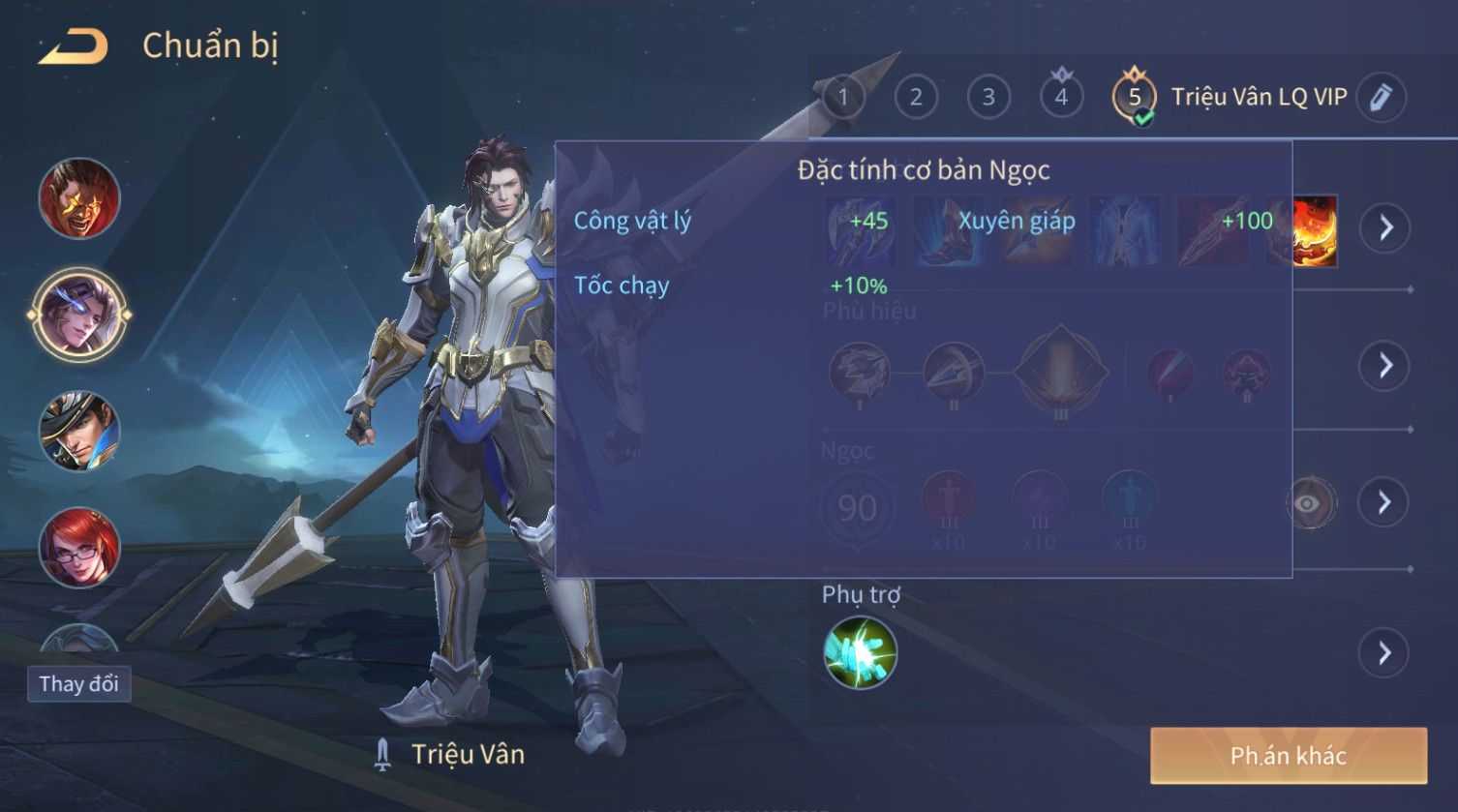Image resolution: width=1458 pixels, height=812 pixels.
Task: Expand the Phù hiệu badge section
Action: coord(1384,365)
